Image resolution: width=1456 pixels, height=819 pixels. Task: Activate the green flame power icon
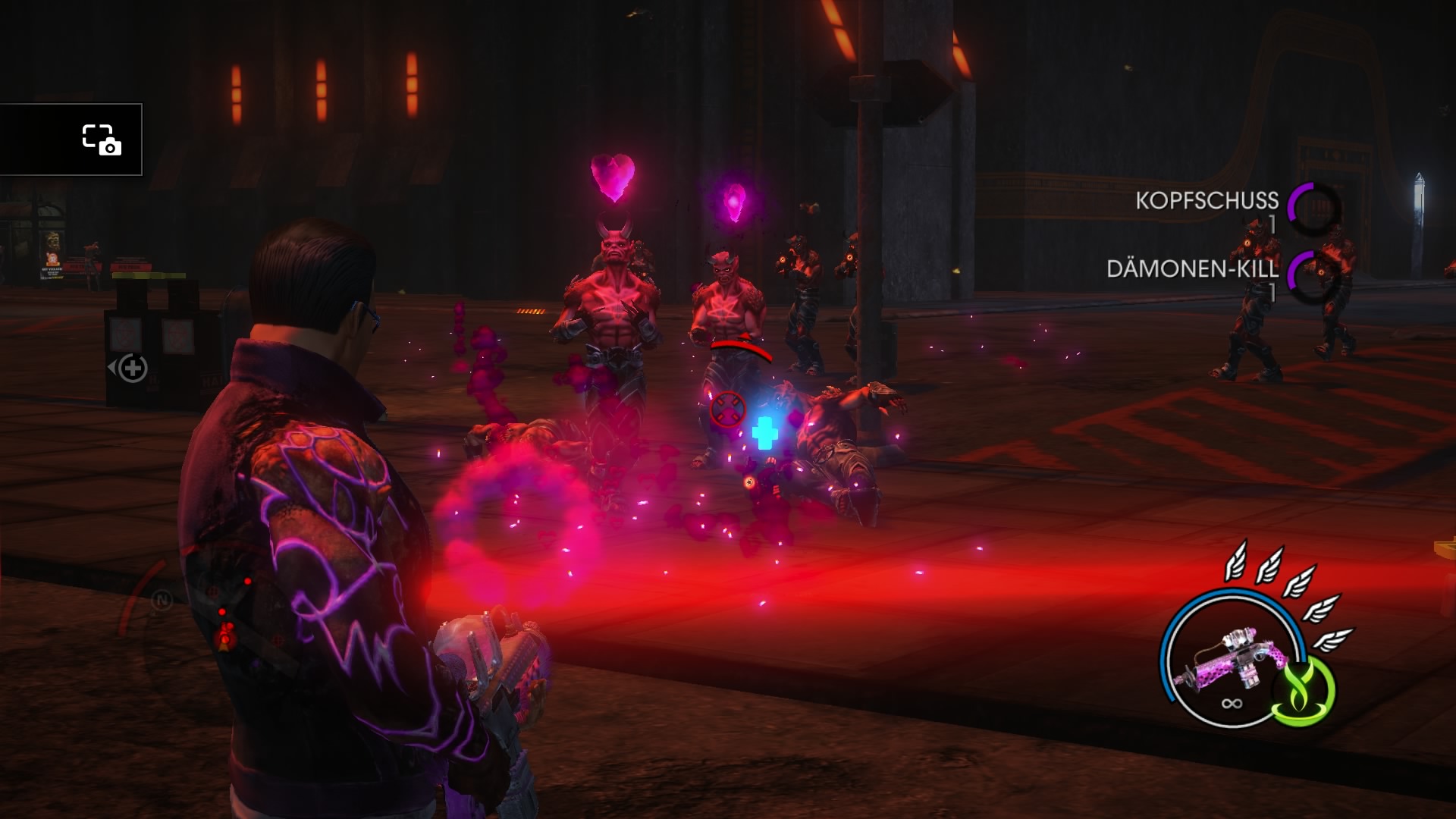pyautogui.click(x=1303, y=689)
